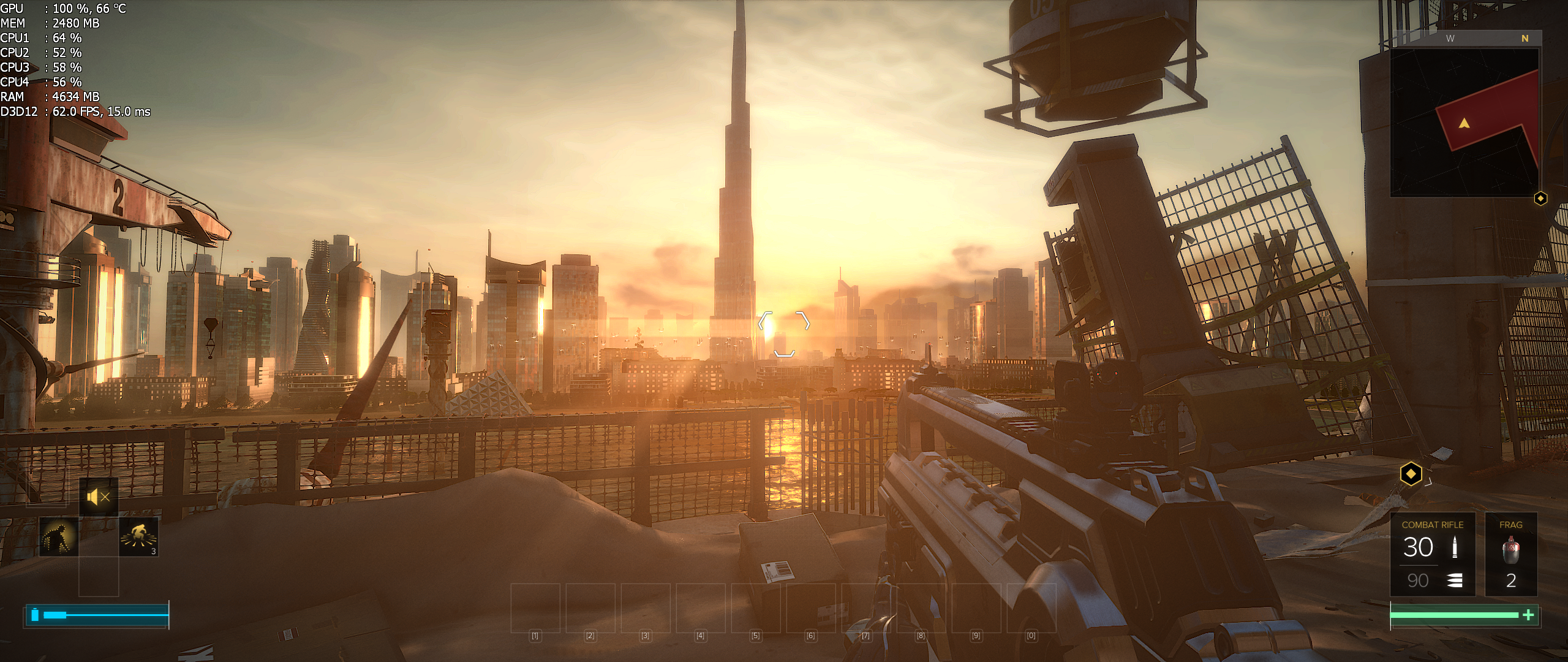This screenshot has height=662, width=1568.
Task: Activate the muted speaker silent-movement augmentation
Action: click(99, 496)
